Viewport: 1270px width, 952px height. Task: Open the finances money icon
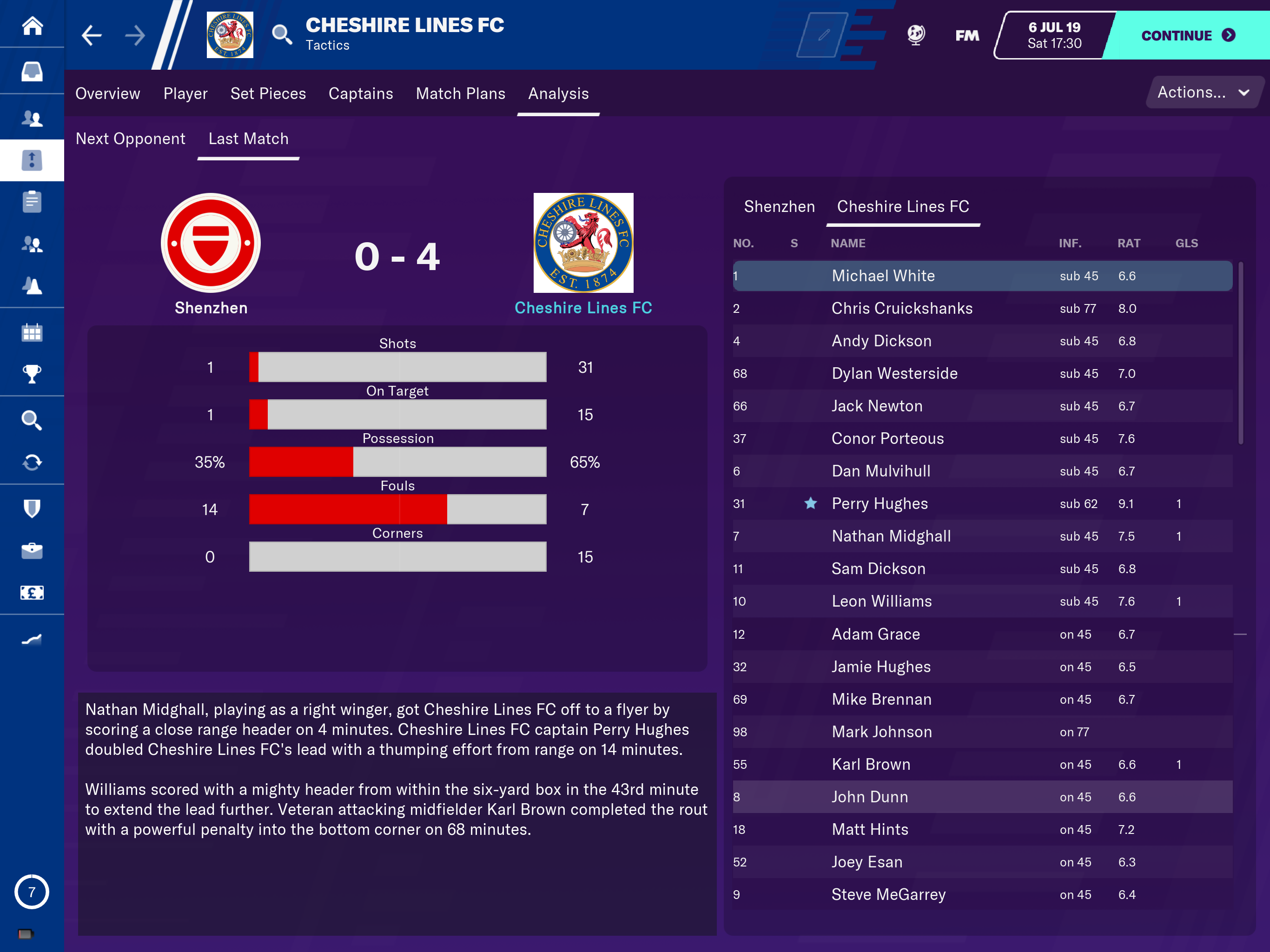pyautogui.click(x=32, y=593)
